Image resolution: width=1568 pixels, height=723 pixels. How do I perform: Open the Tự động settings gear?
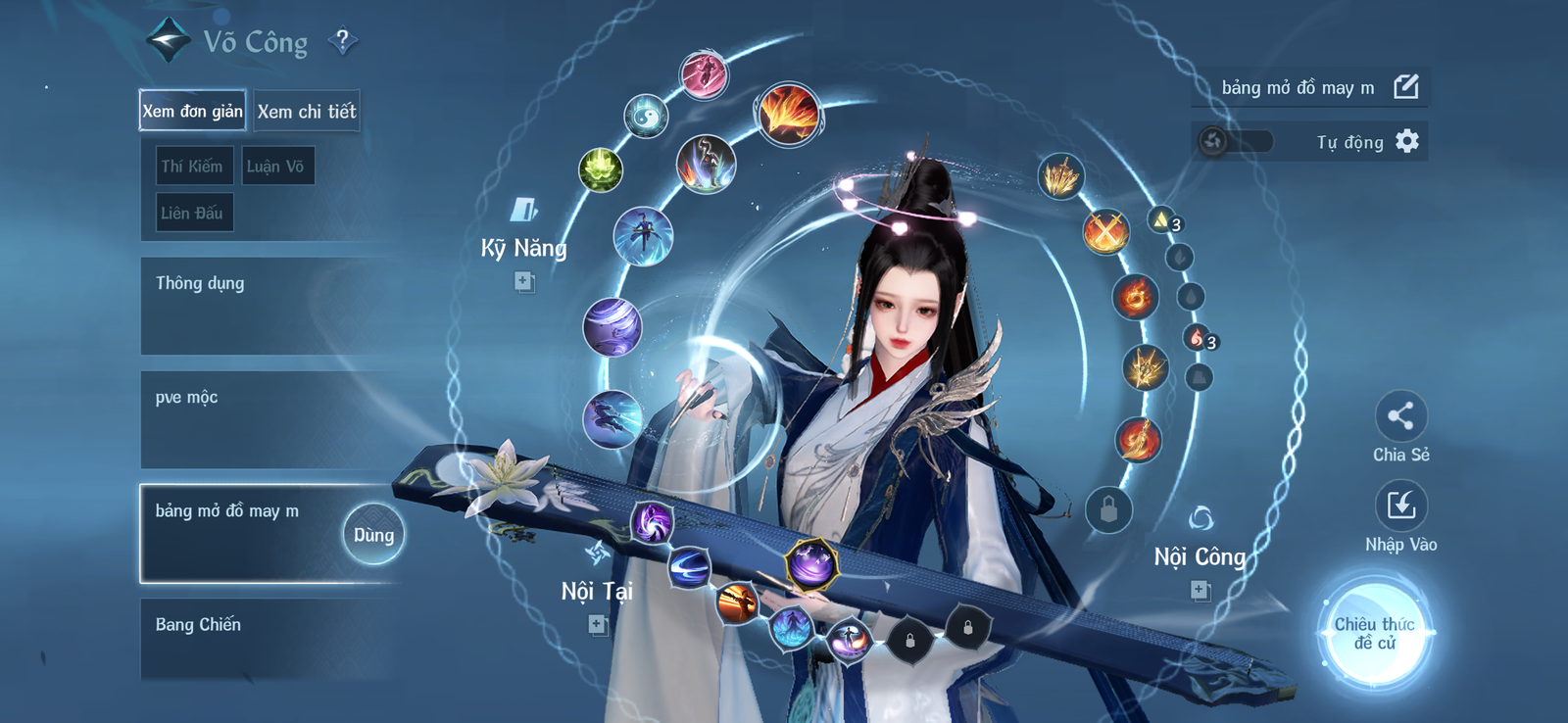[x=1408, y=142]
